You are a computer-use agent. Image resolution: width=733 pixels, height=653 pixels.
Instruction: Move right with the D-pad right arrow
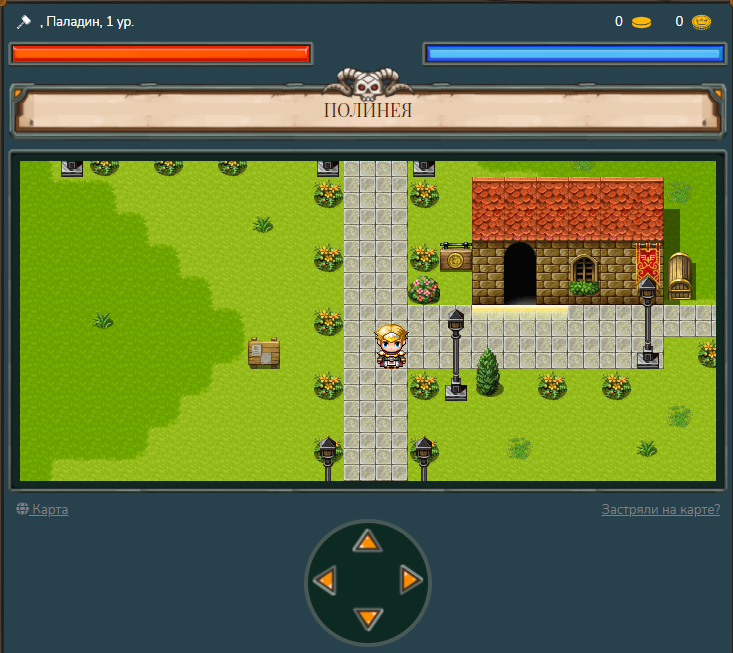410,579
